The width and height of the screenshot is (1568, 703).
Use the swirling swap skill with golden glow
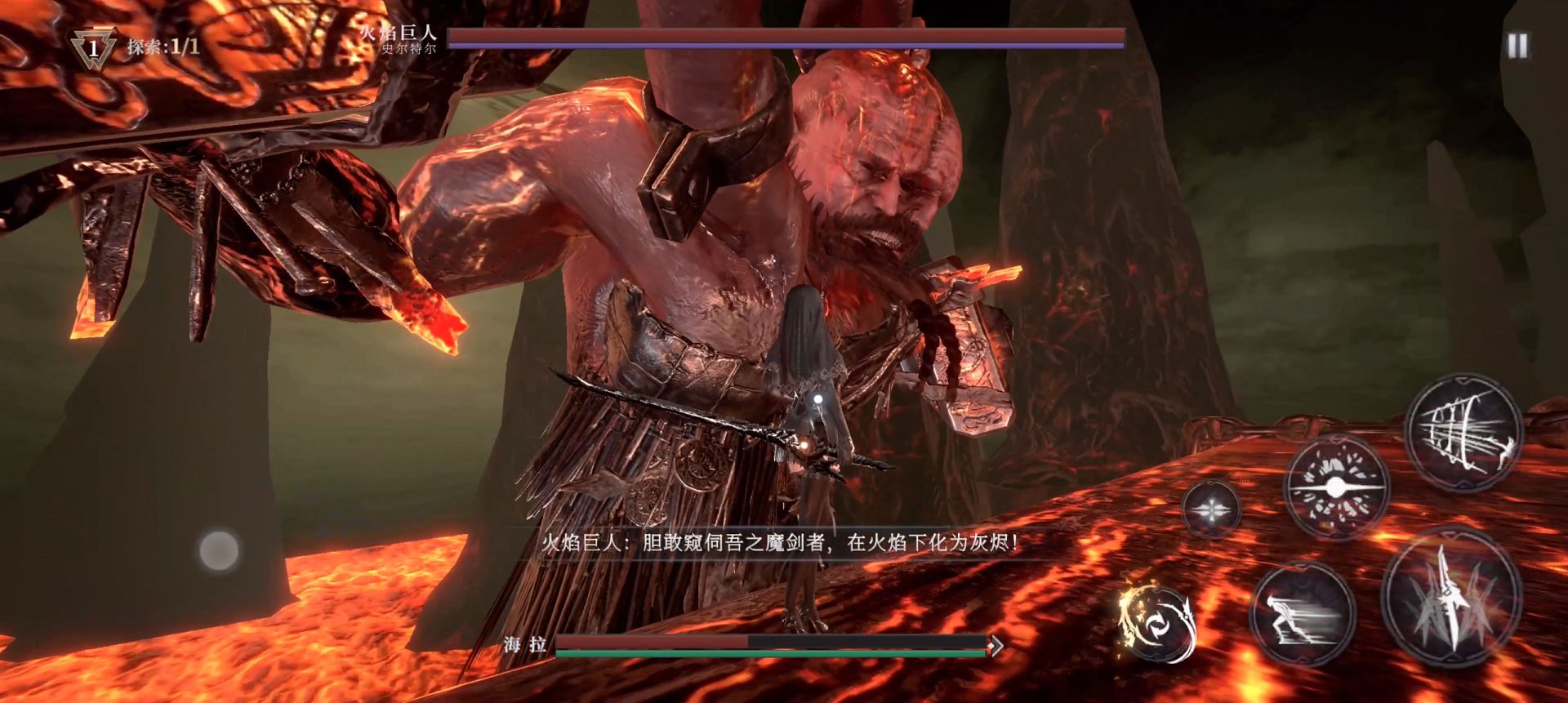1156,622
